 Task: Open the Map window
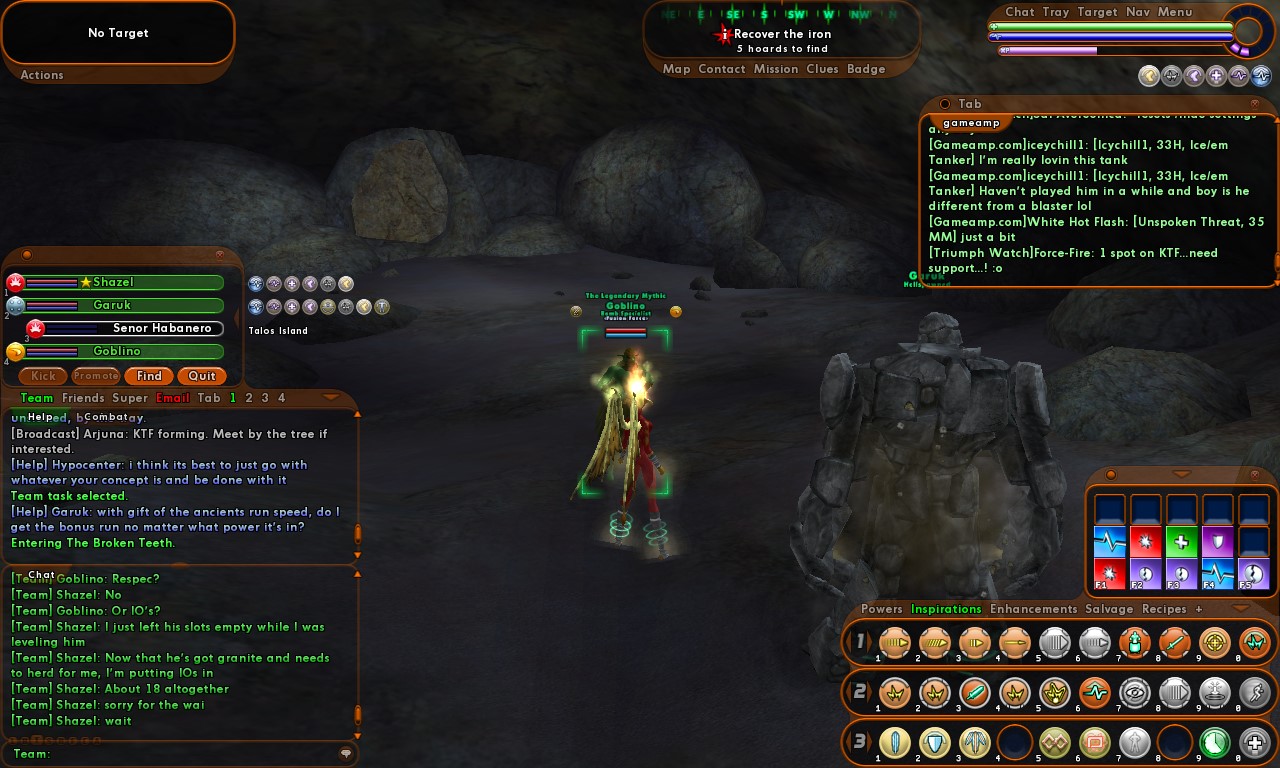tap(676, 69)
